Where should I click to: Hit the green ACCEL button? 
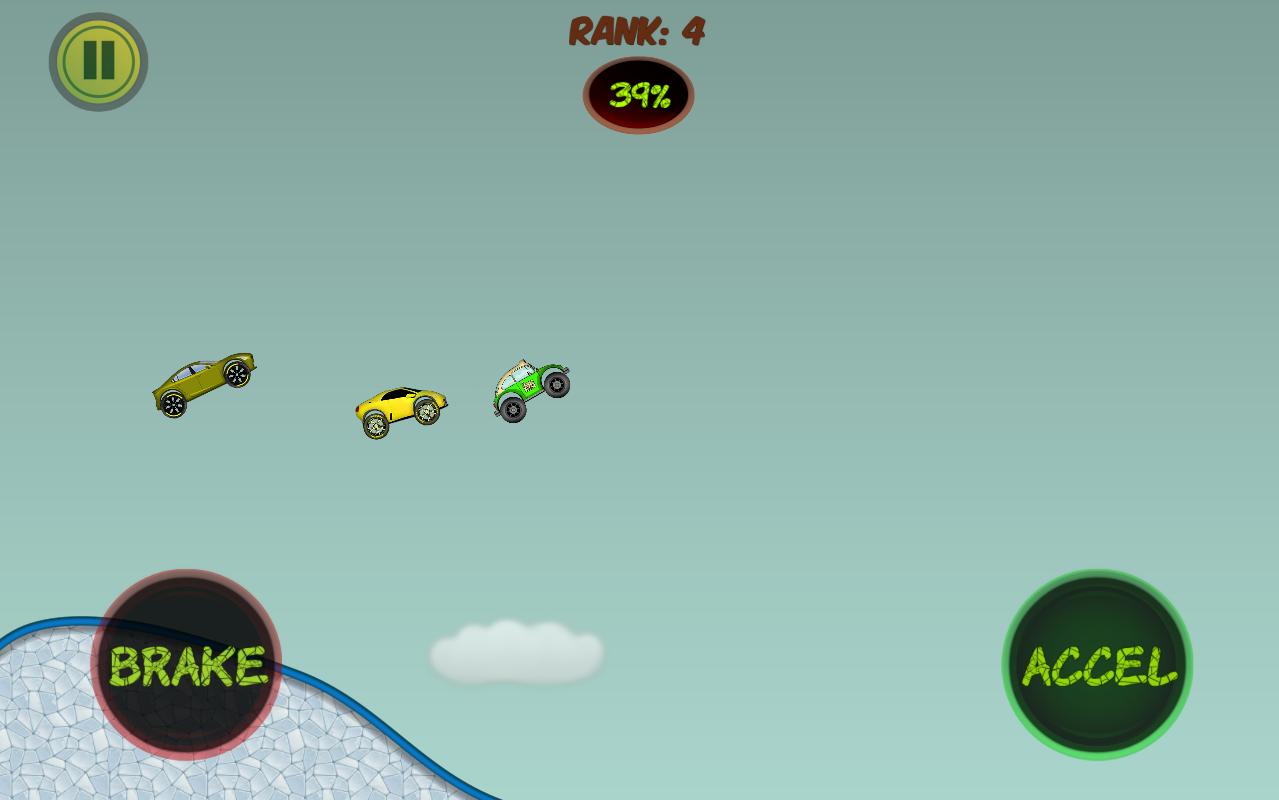[x=1097, y=665]
